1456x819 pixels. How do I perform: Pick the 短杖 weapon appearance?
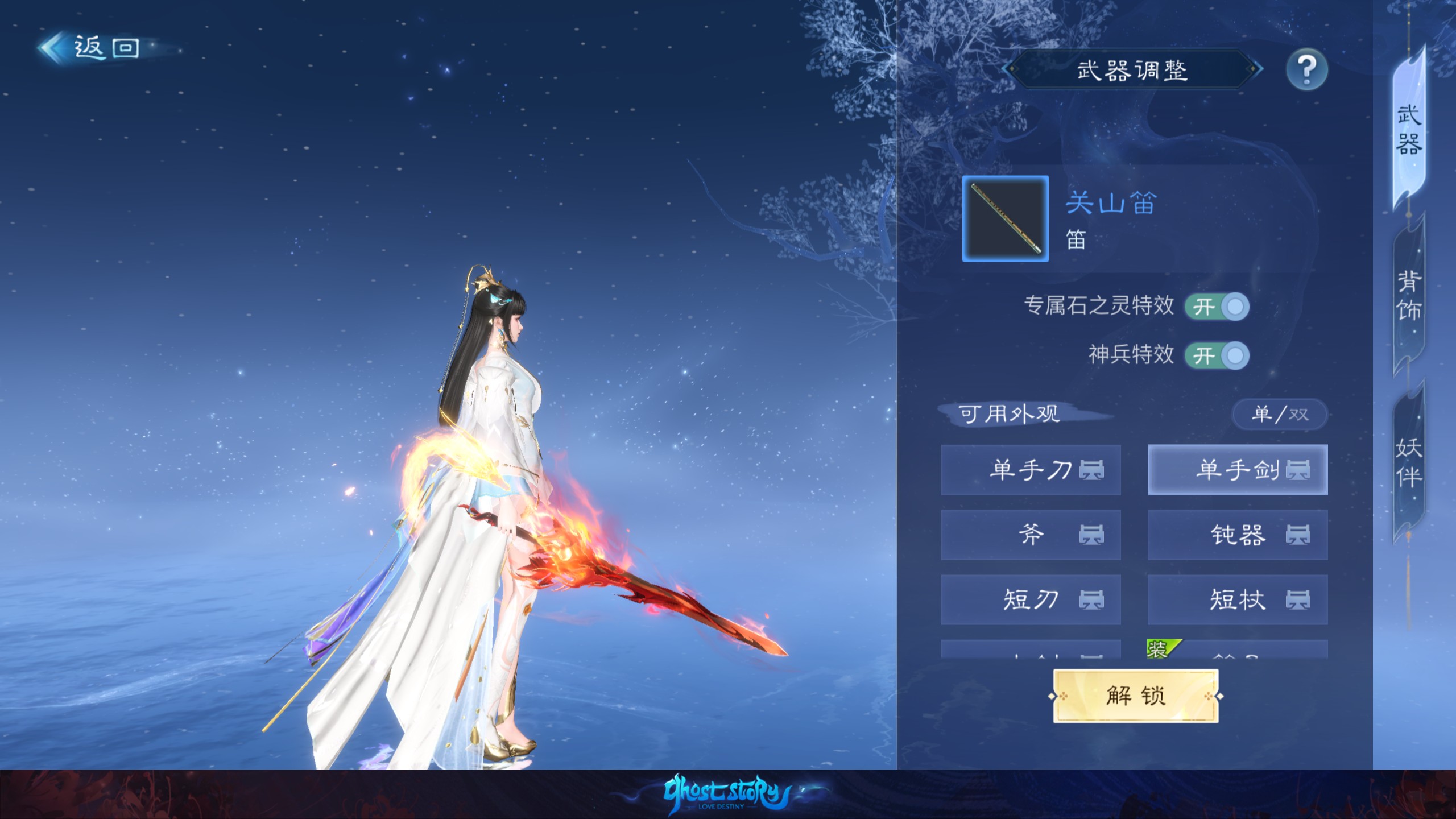(1237, 600)
